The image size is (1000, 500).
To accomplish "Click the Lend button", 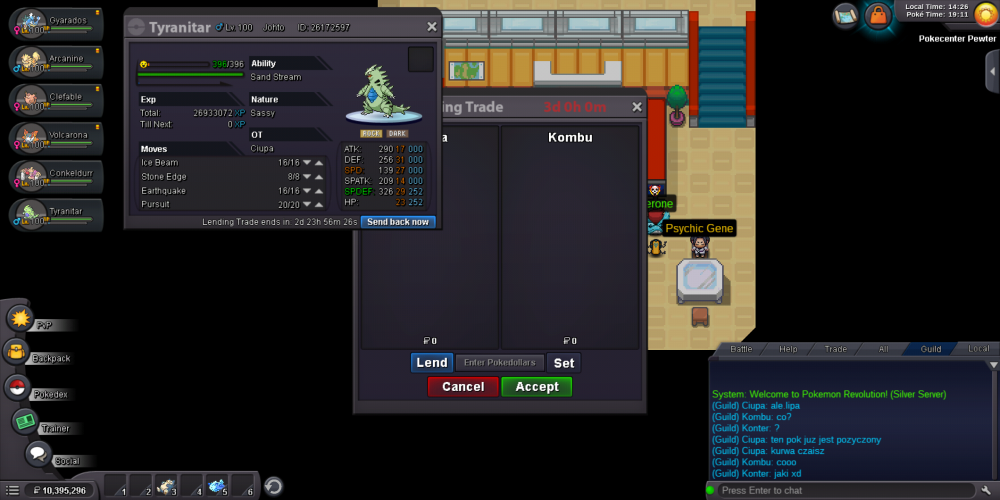I will coord(432,363).
